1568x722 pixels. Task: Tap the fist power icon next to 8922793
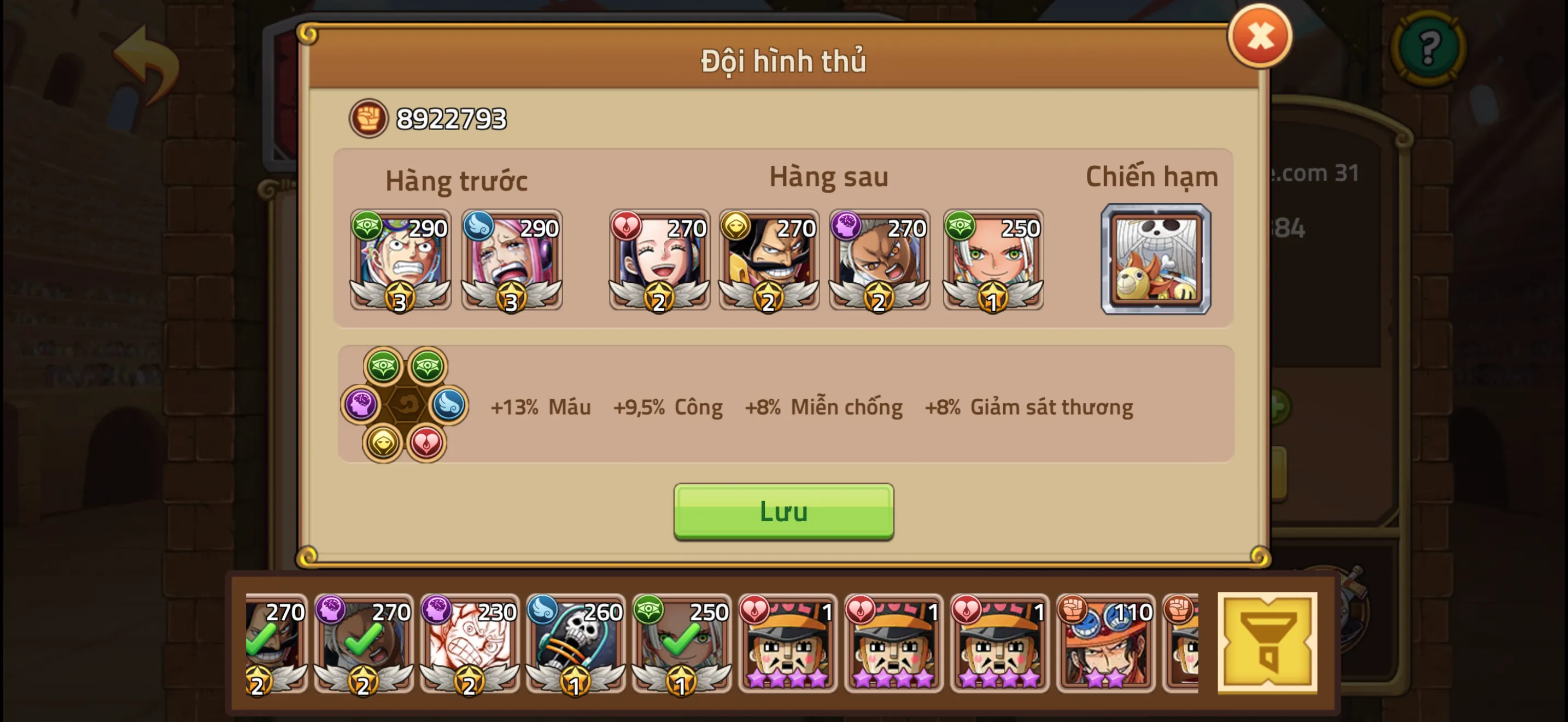pyautogui.click(x=368, y=119)
